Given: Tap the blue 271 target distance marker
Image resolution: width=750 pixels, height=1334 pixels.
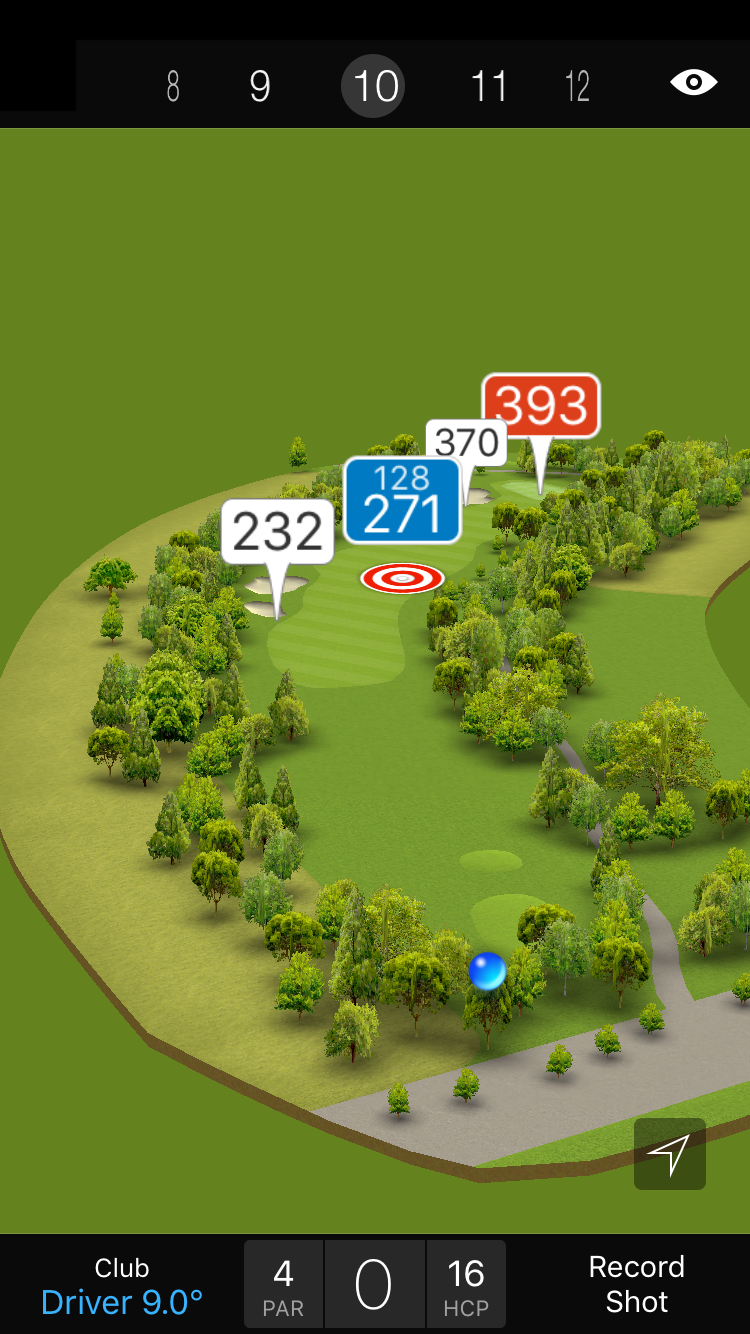Looking at the screenshot, I should coord(402,500).
